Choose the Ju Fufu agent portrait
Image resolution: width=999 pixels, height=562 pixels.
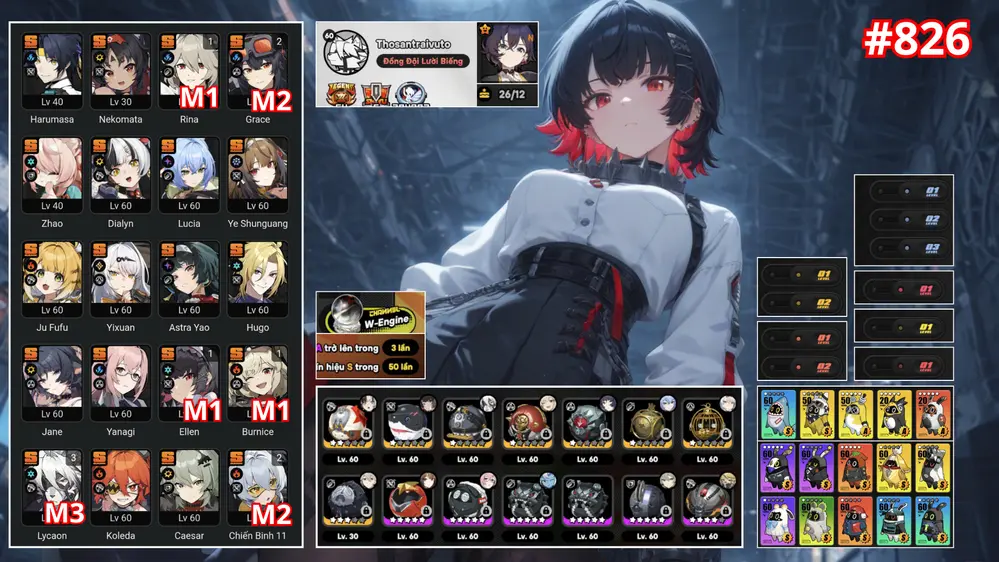tap(52, 279)
